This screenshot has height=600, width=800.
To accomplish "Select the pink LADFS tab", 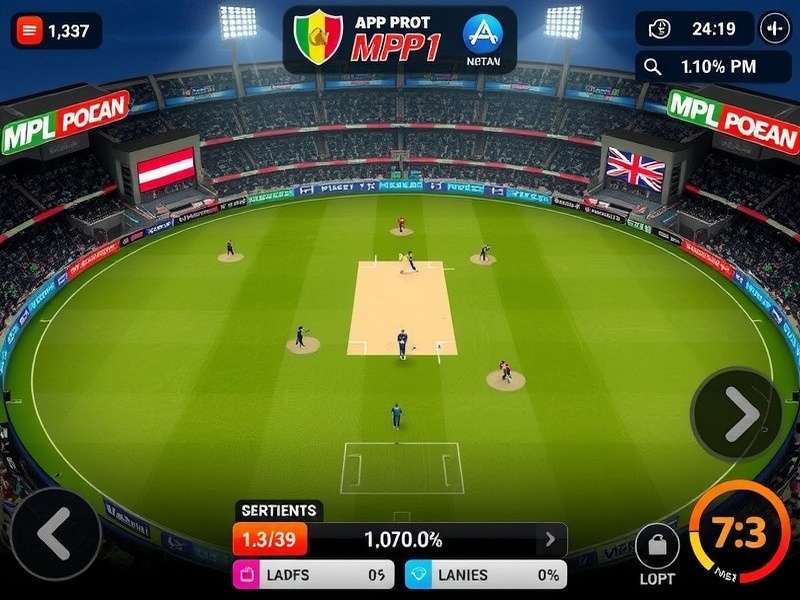I will pos(314,575).
